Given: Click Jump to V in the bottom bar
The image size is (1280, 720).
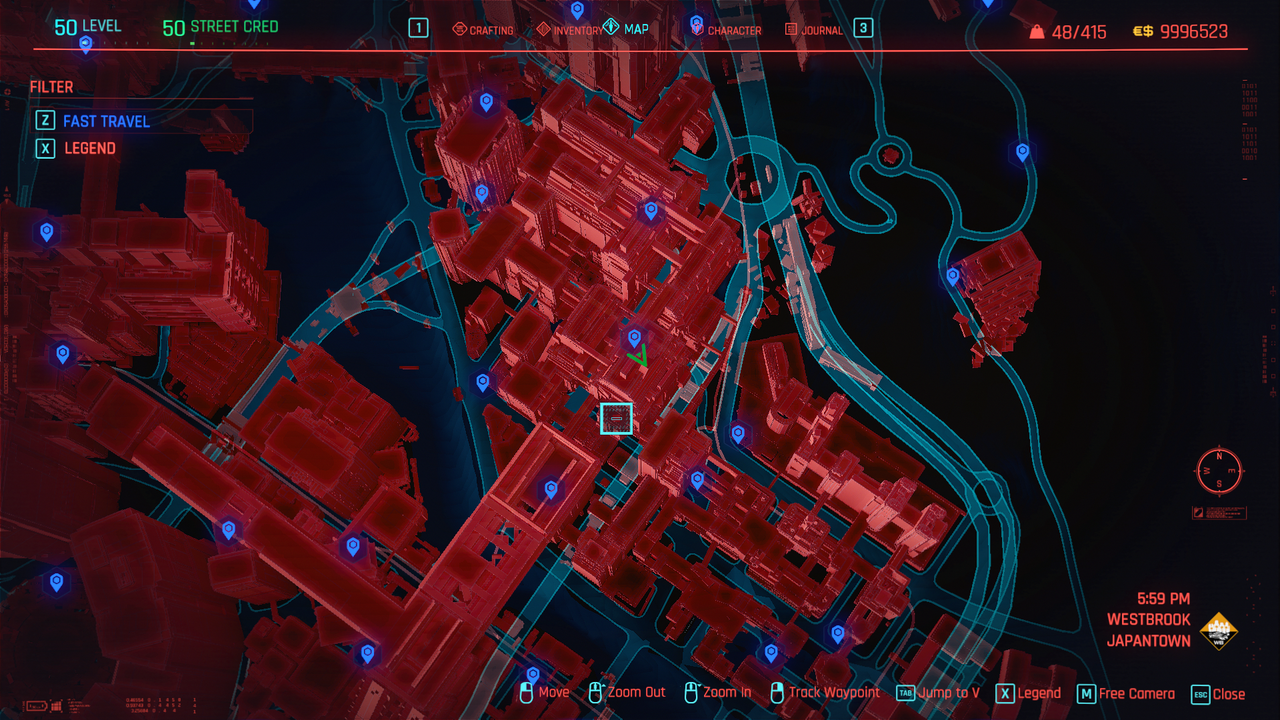Looking at the screenshot, I should coord(938,693).
